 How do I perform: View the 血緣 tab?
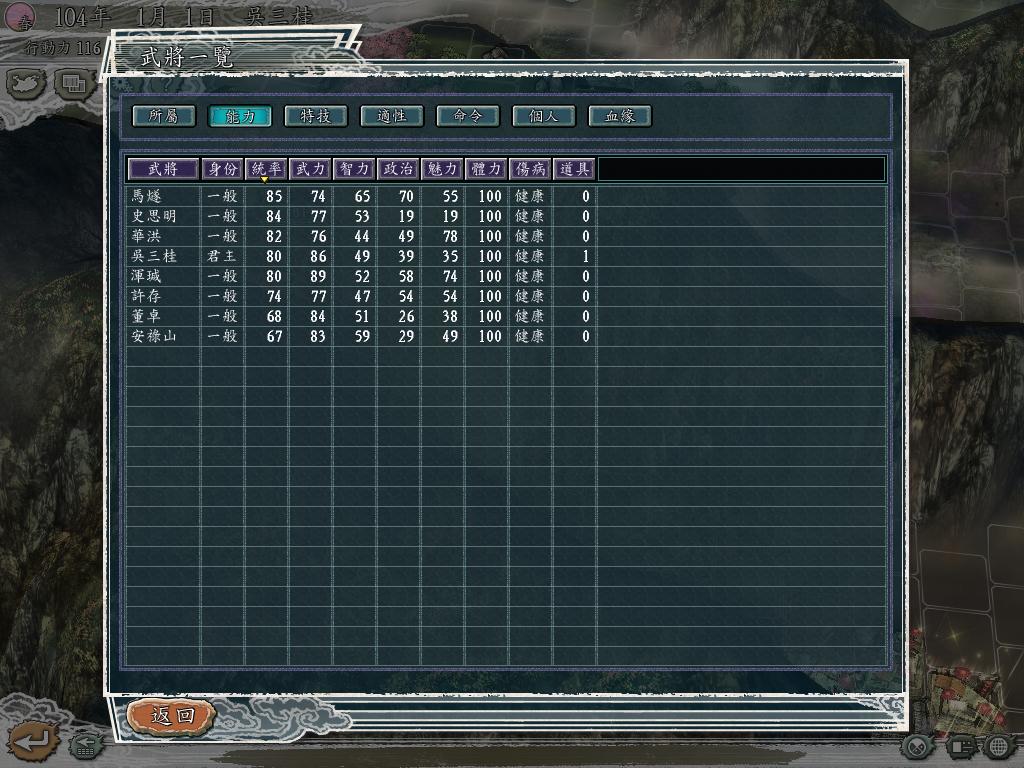click(620, 116)
